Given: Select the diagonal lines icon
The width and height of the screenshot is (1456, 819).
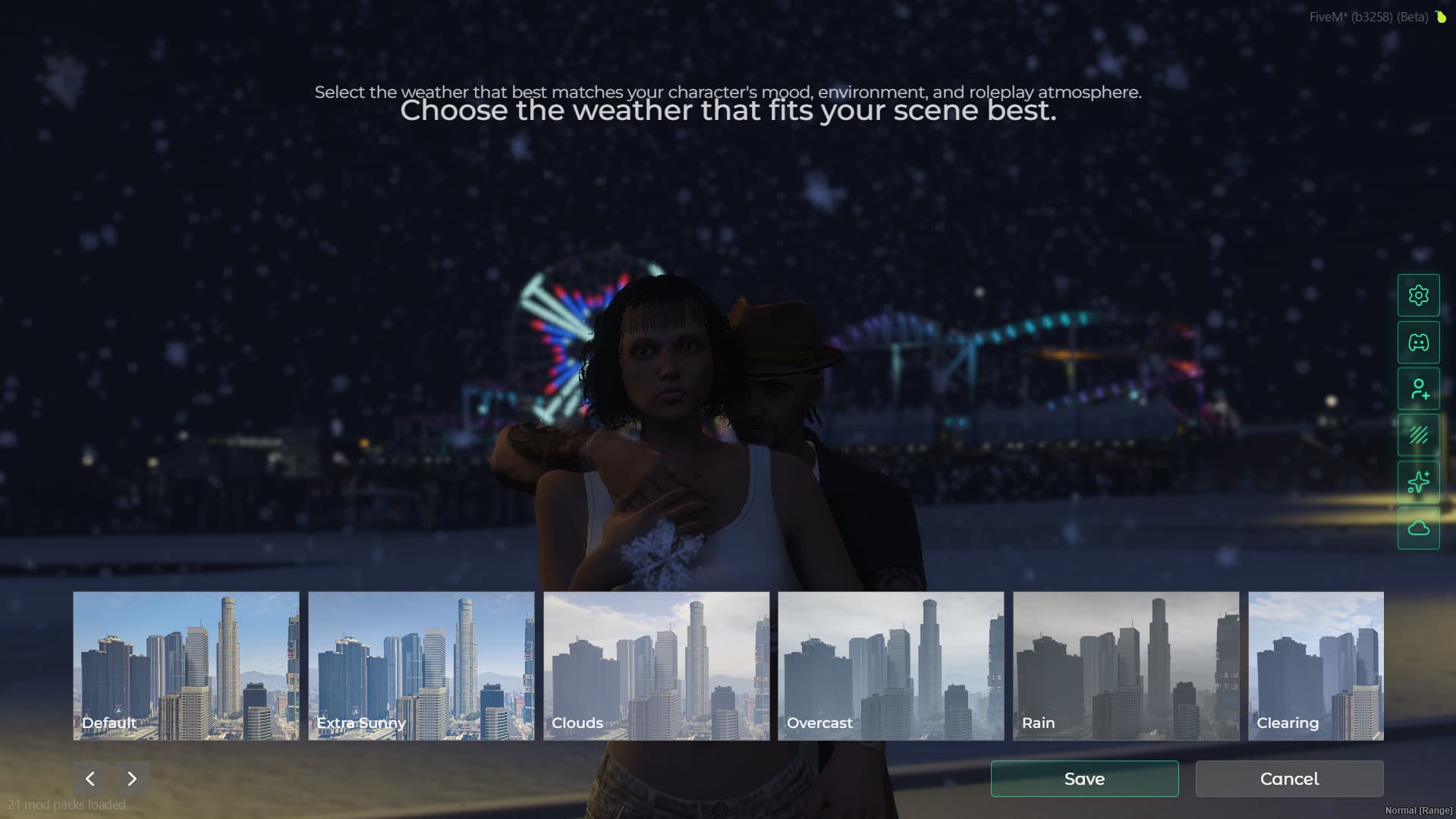Looking at the screenshot, I should (1418, 436).
